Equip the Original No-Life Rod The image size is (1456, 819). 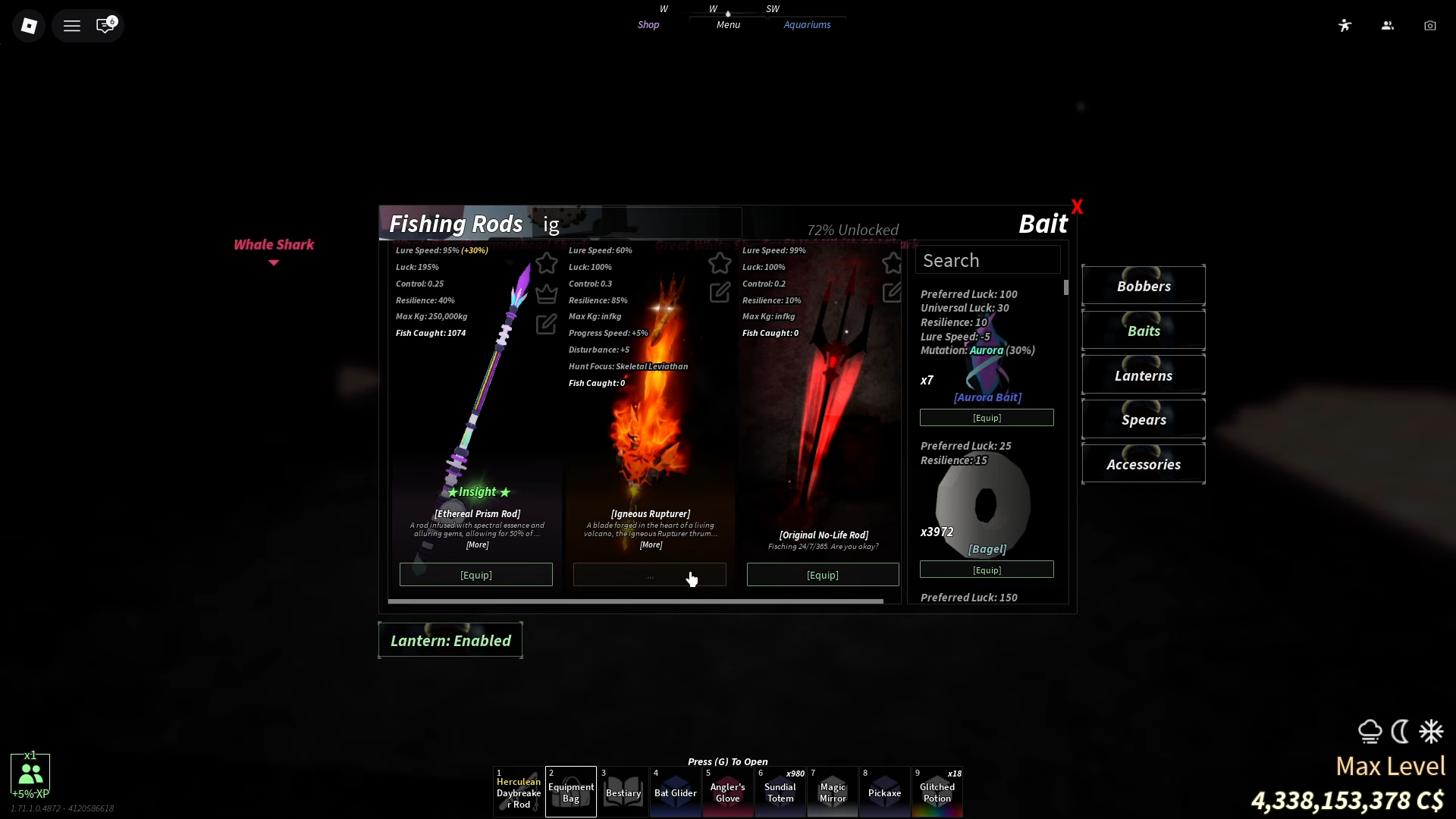tap(823, 575)
